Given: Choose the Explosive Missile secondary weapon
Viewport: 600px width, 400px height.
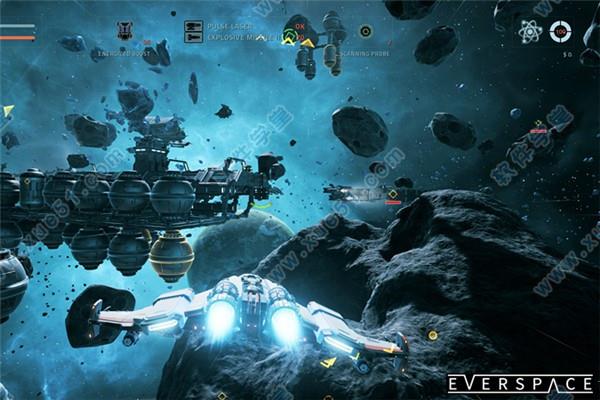Looking at the screenshot, I should coord(194,38).
